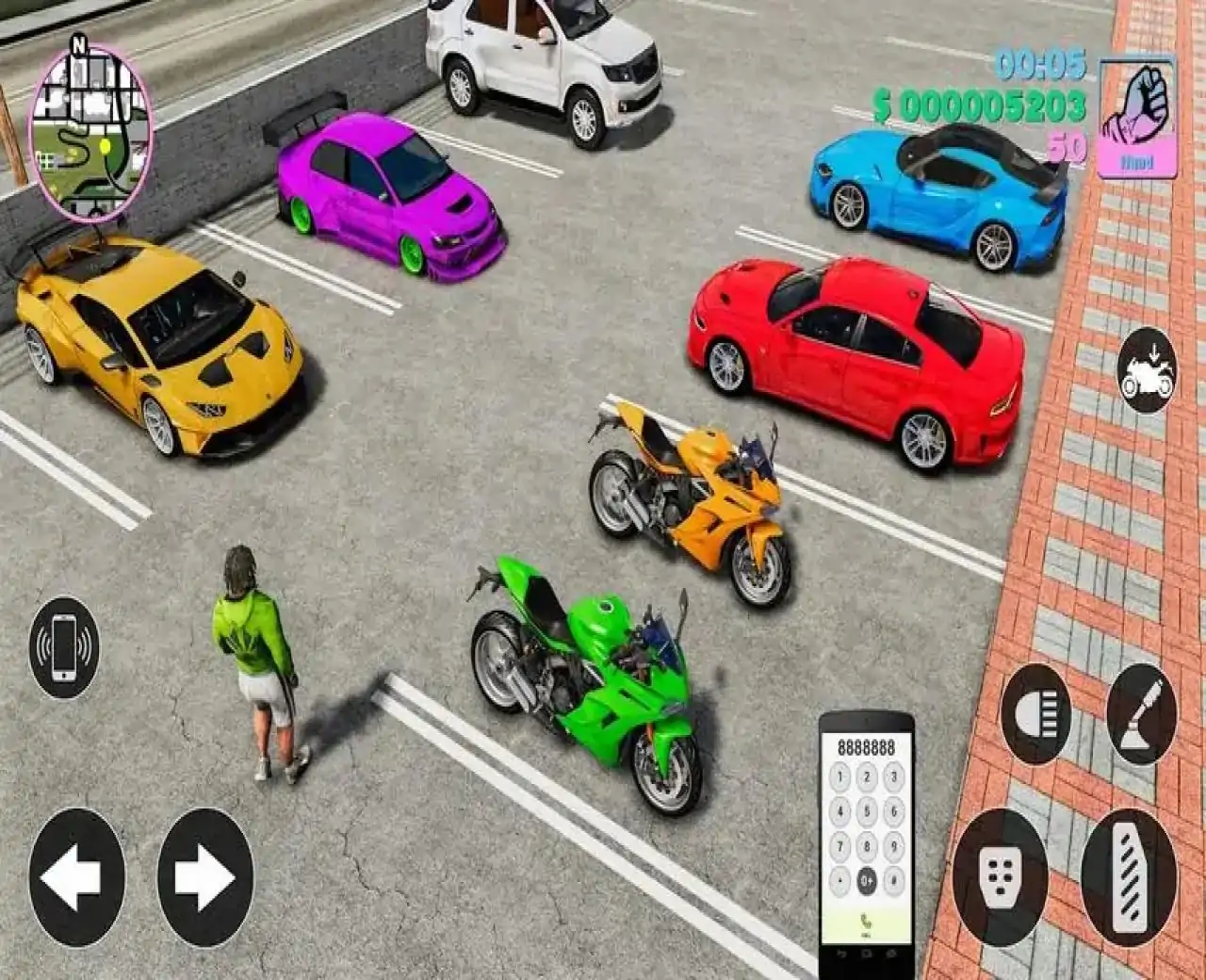Toggle the headlights icon
This screenshot has width=1206, height=980.
(x=1038, y=704)
